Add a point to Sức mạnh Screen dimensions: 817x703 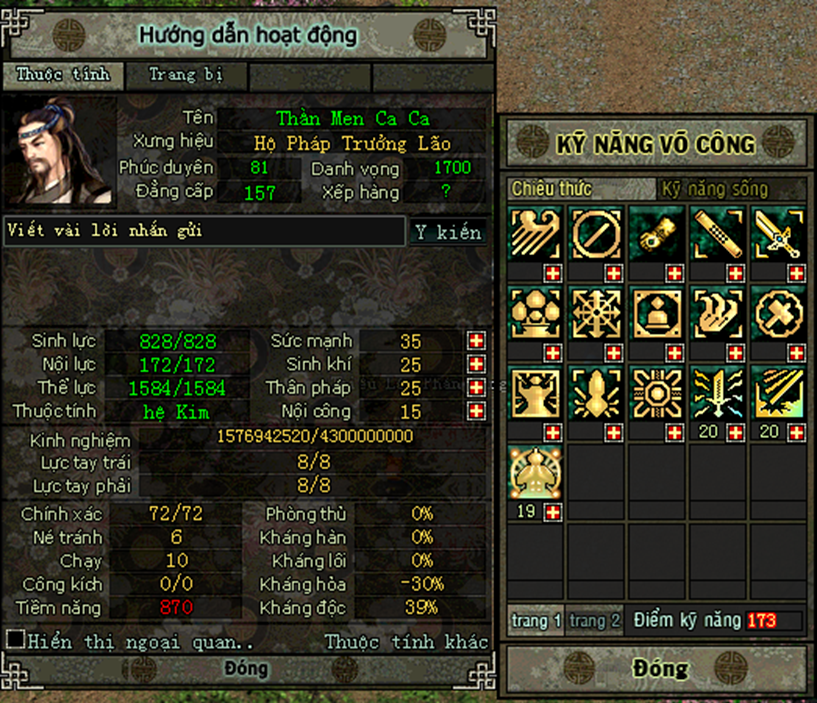coord(477,341)
